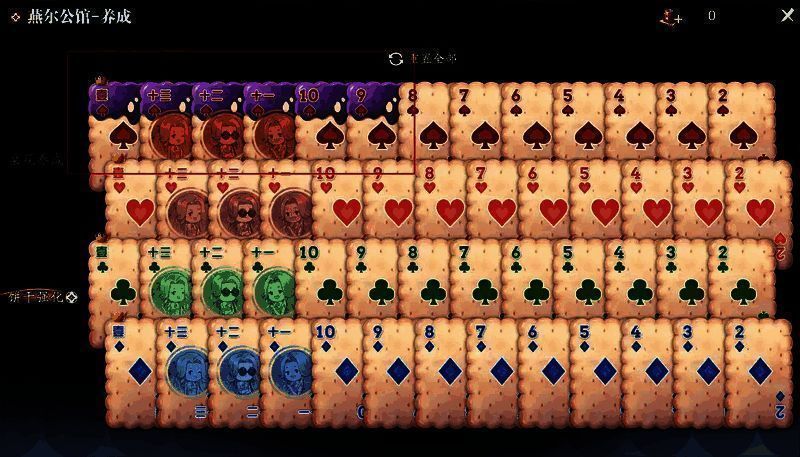800x457 pixels.
Task: Choose the purple-frosted 9 of spades card
Action: (x=371, y=122)
